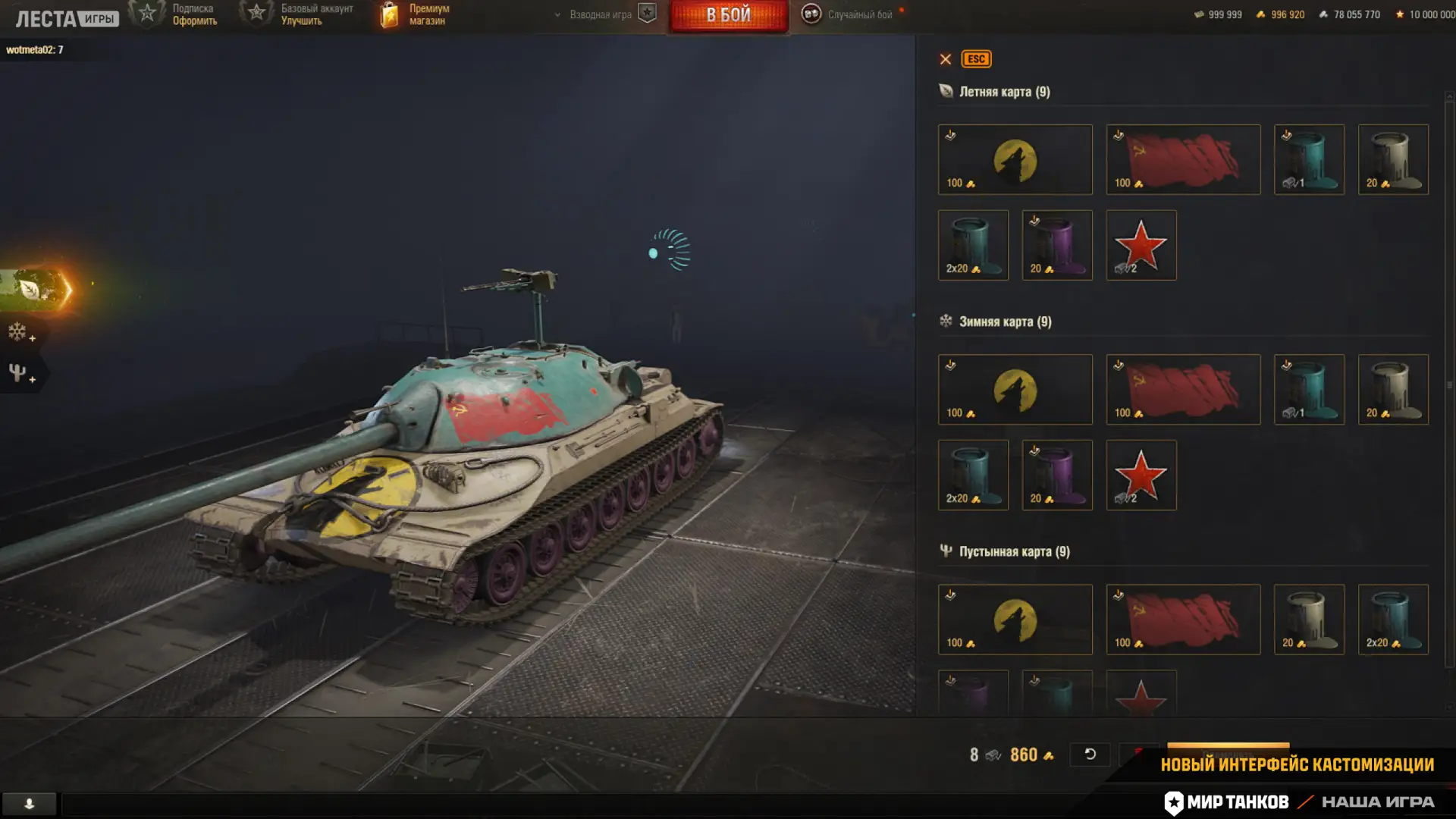Close the customization summary panel
This screenshot has height=819, width=1456.
pos(945,59)
